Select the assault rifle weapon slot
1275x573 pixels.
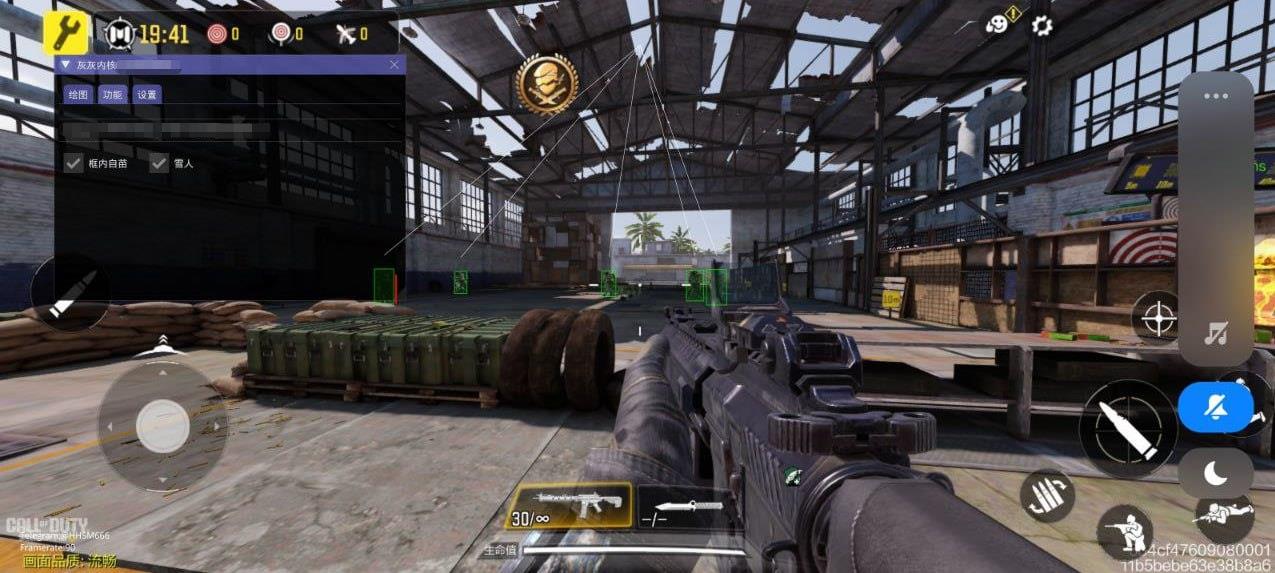[569, 505]
